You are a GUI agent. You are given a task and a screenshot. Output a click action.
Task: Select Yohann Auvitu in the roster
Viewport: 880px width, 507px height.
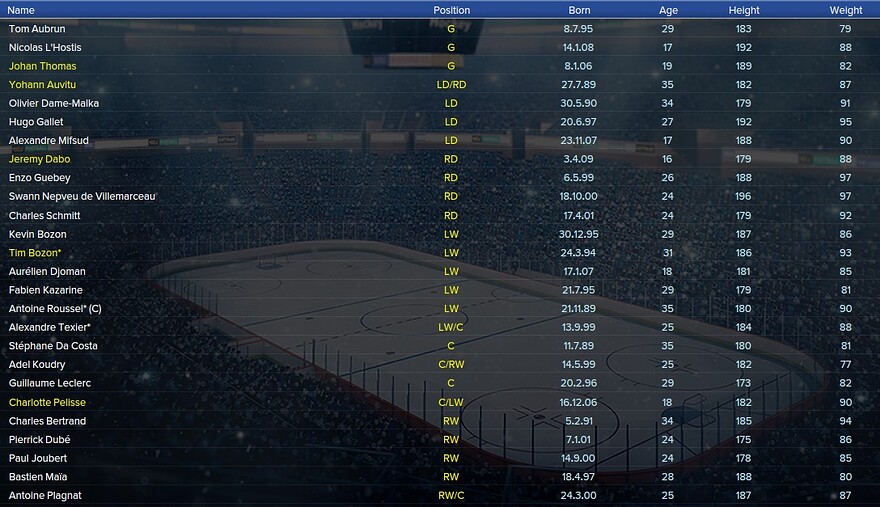pyautogui.click(x=42, y=85)
